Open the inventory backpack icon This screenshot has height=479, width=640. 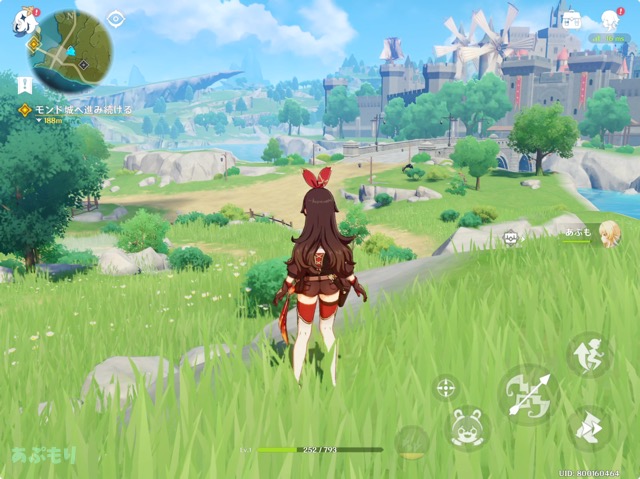click(573, 18)
